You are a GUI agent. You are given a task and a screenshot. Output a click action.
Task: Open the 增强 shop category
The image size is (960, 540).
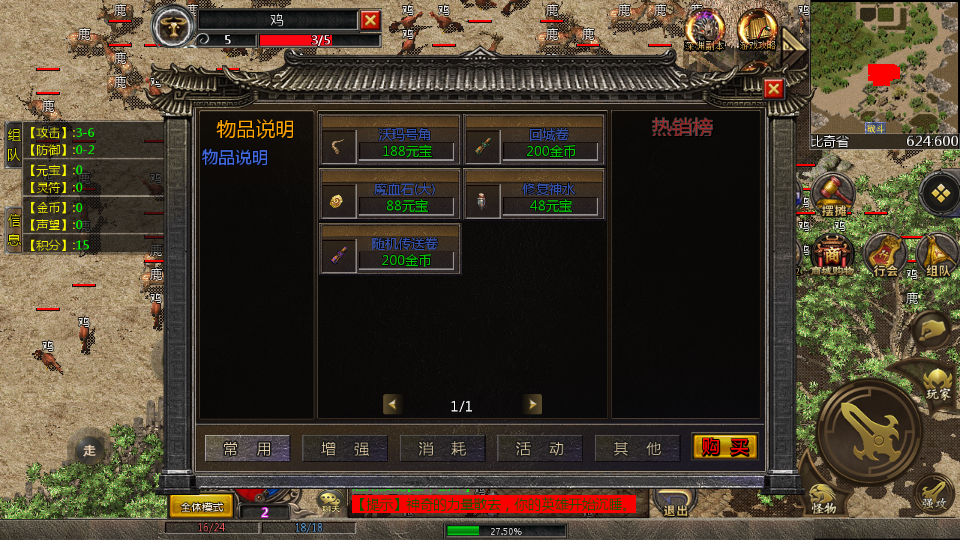point(345,448)
